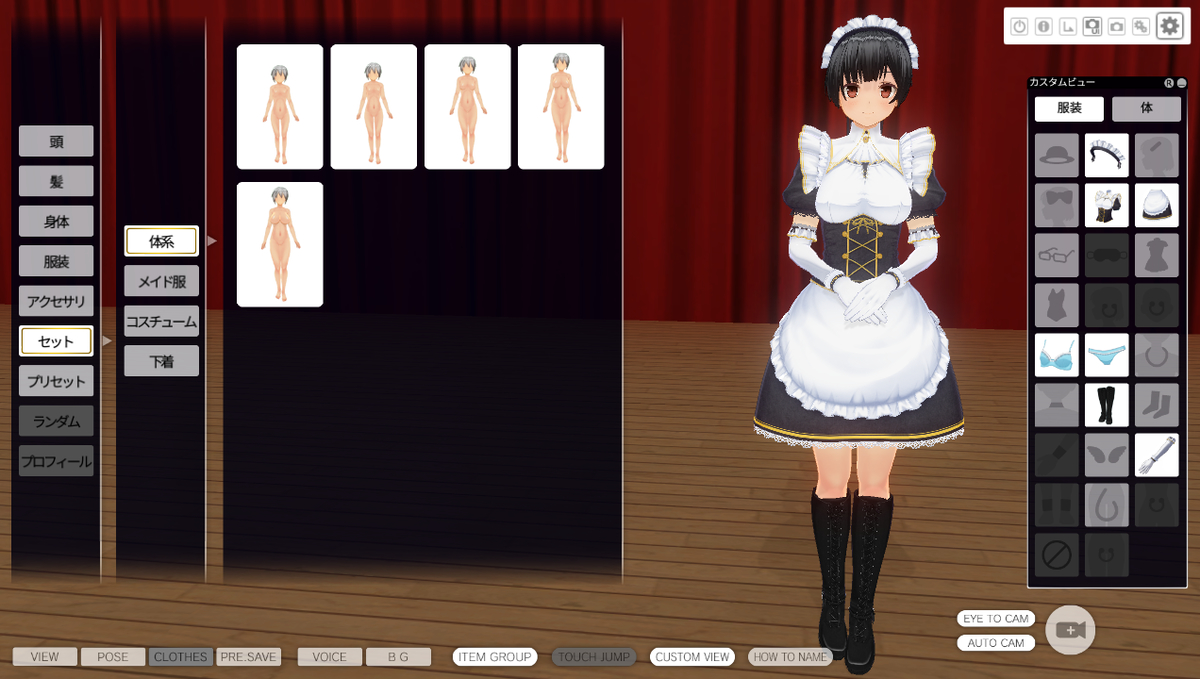Click the ランダム random button

coord(56,421)
